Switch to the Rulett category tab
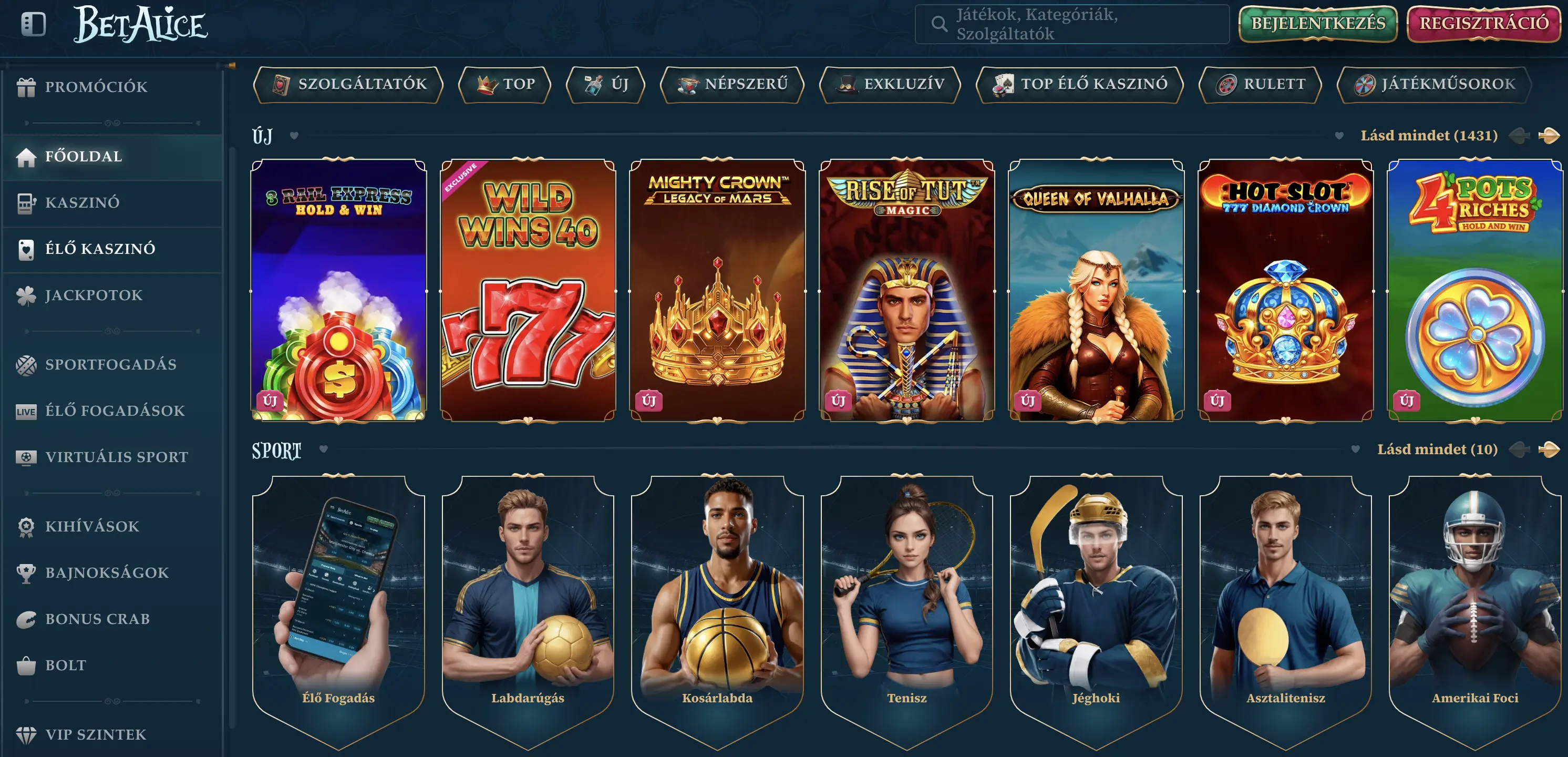This screenshot has width=1568, height=757. click(1260, 85)
